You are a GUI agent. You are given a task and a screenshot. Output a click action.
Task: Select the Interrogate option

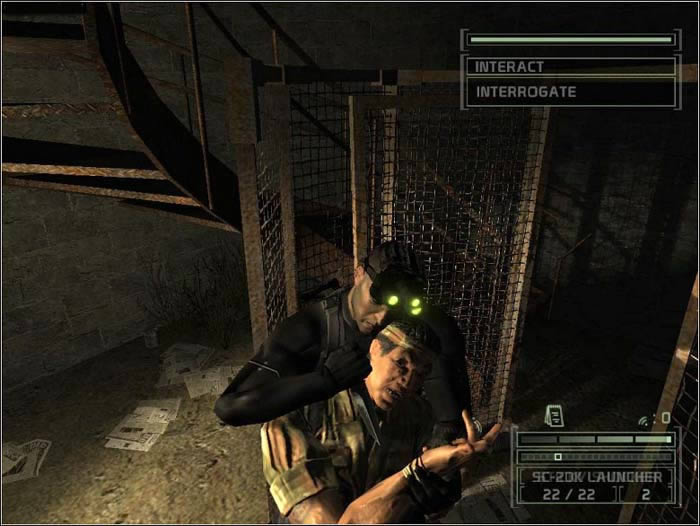pos(570,92)
